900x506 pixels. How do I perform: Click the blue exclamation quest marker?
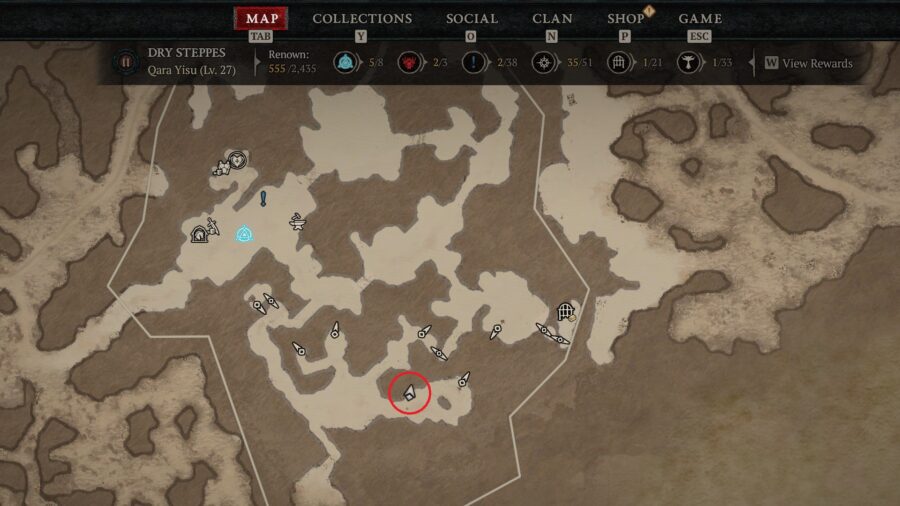click(x=263, y=197)
